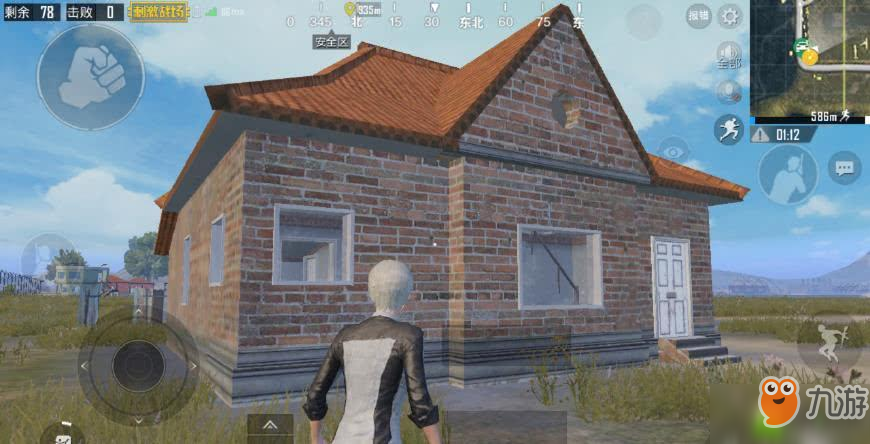Tap the jump button
This screenshot has width=870, height=444.
click(830, 343)
